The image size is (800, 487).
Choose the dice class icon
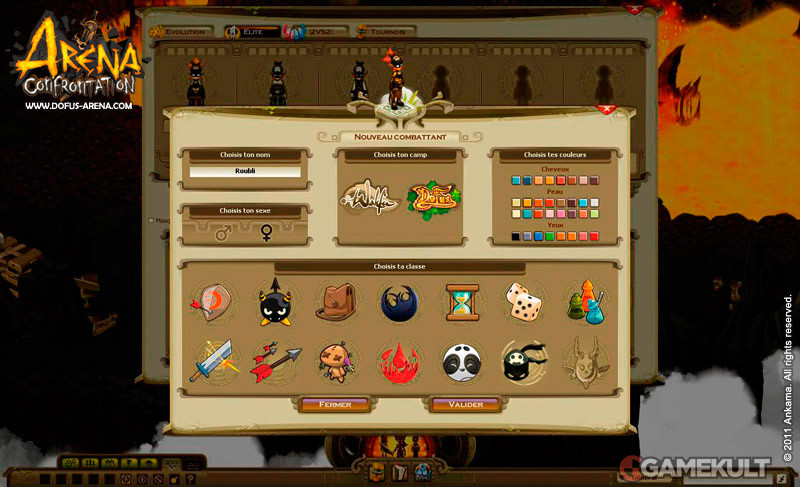point(523,301)
